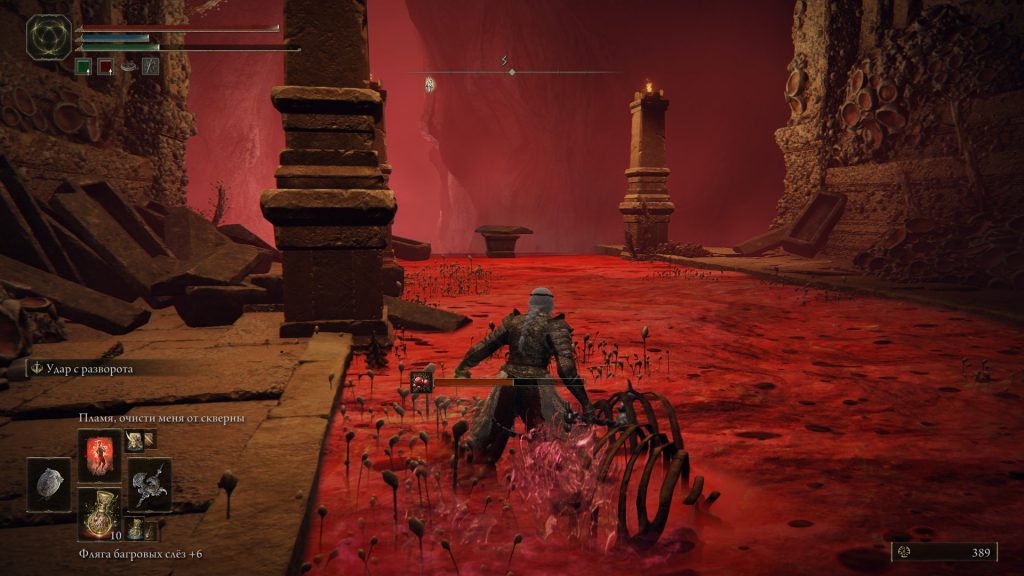
Task: Use the Flask of Crimson Tears slot
Action: pos(100,514)
